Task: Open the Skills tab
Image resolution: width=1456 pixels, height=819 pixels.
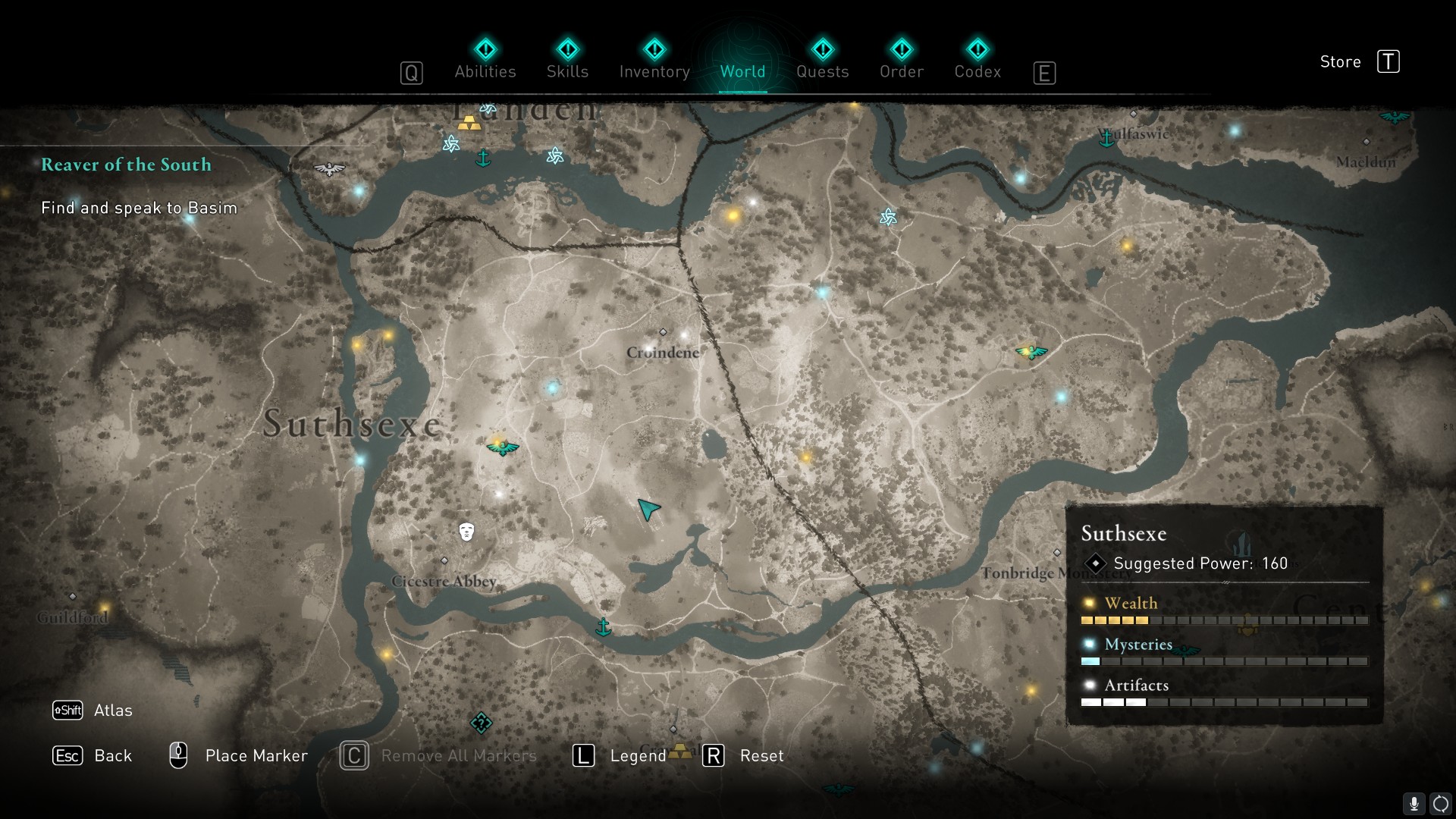Action: [567, 61]
